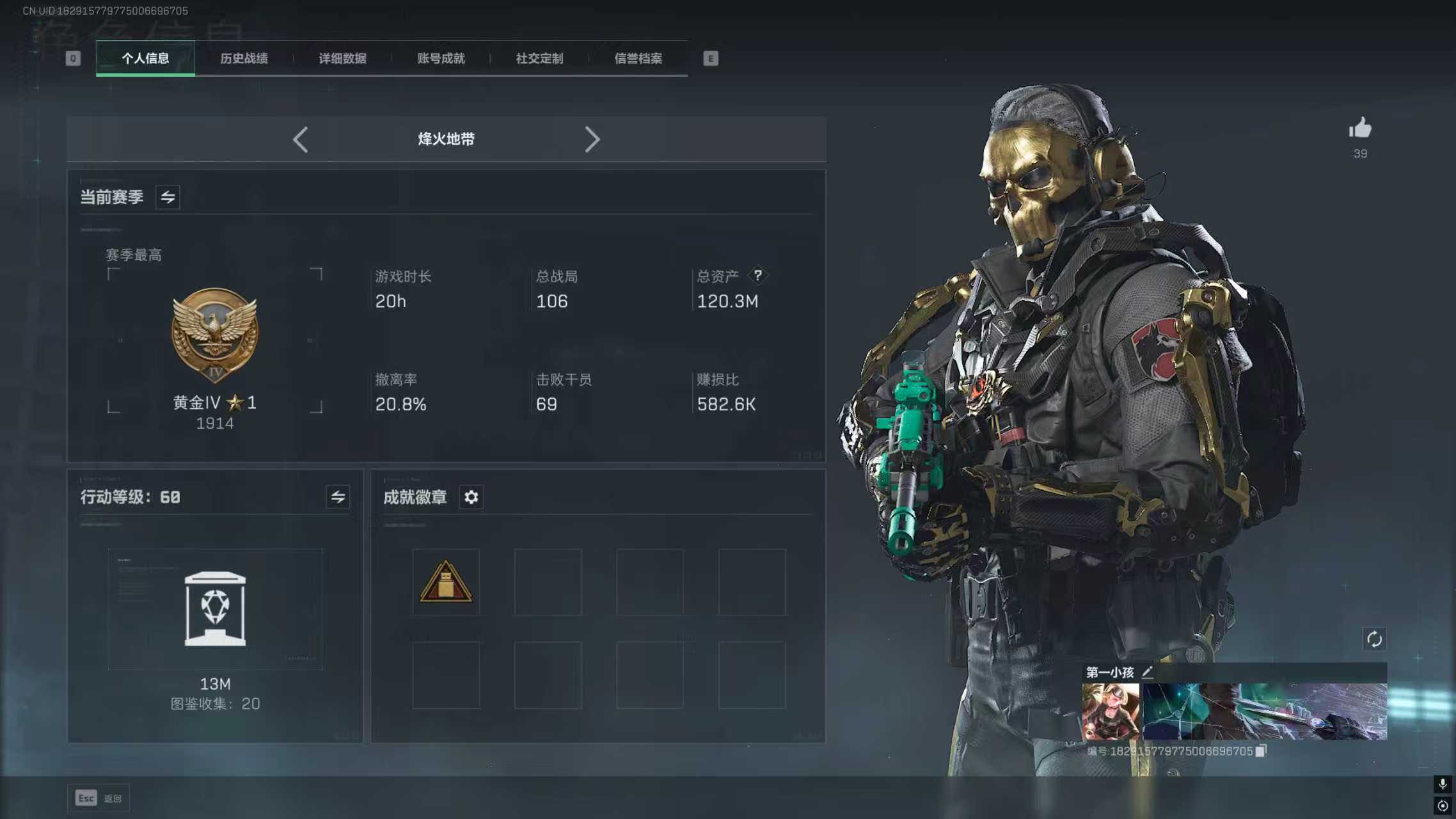
Task: Click the rotate character refresh icon
Action: click(x=1374, y=639)
